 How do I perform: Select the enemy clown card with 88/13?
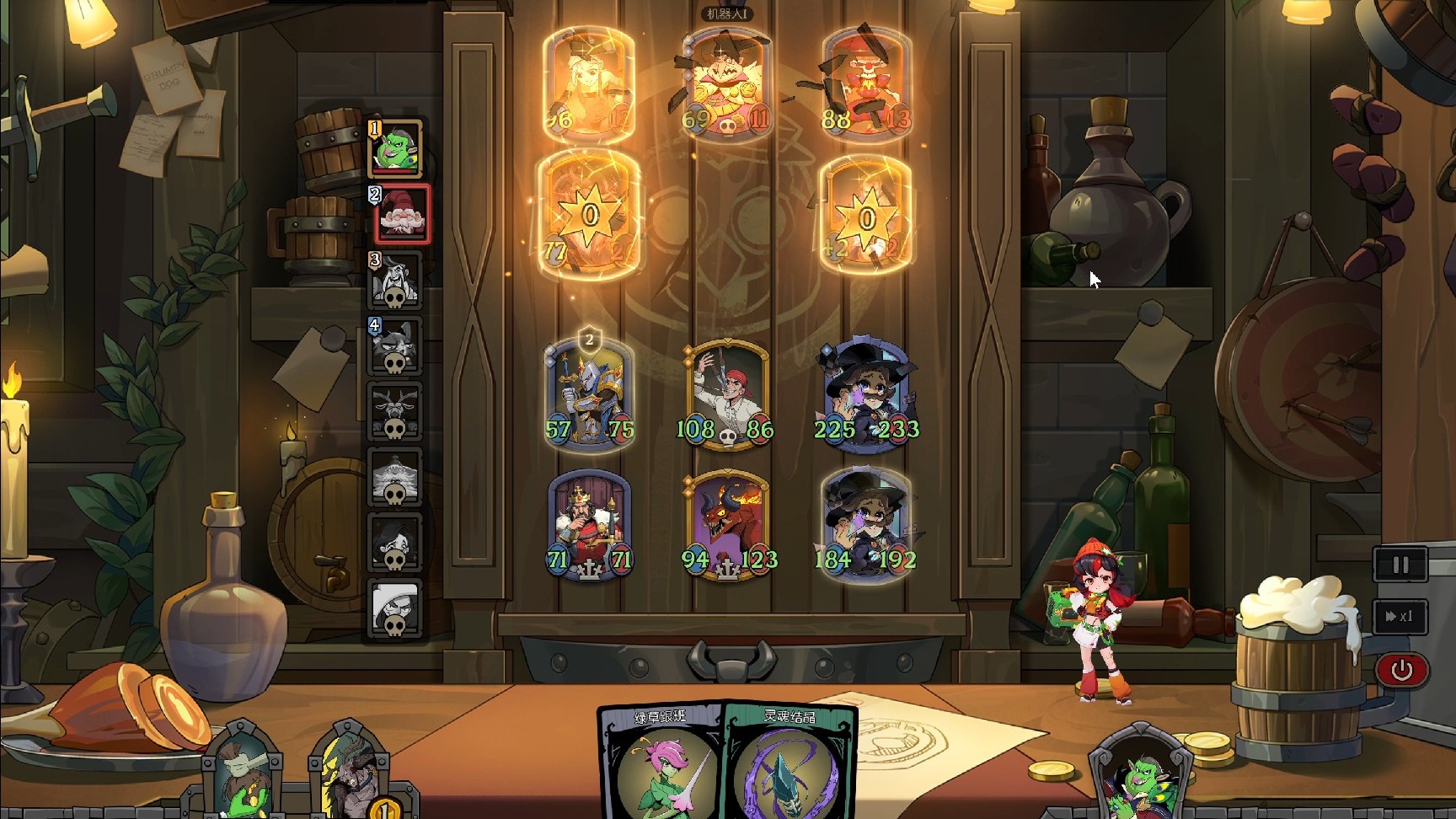[x=866, y=84]
